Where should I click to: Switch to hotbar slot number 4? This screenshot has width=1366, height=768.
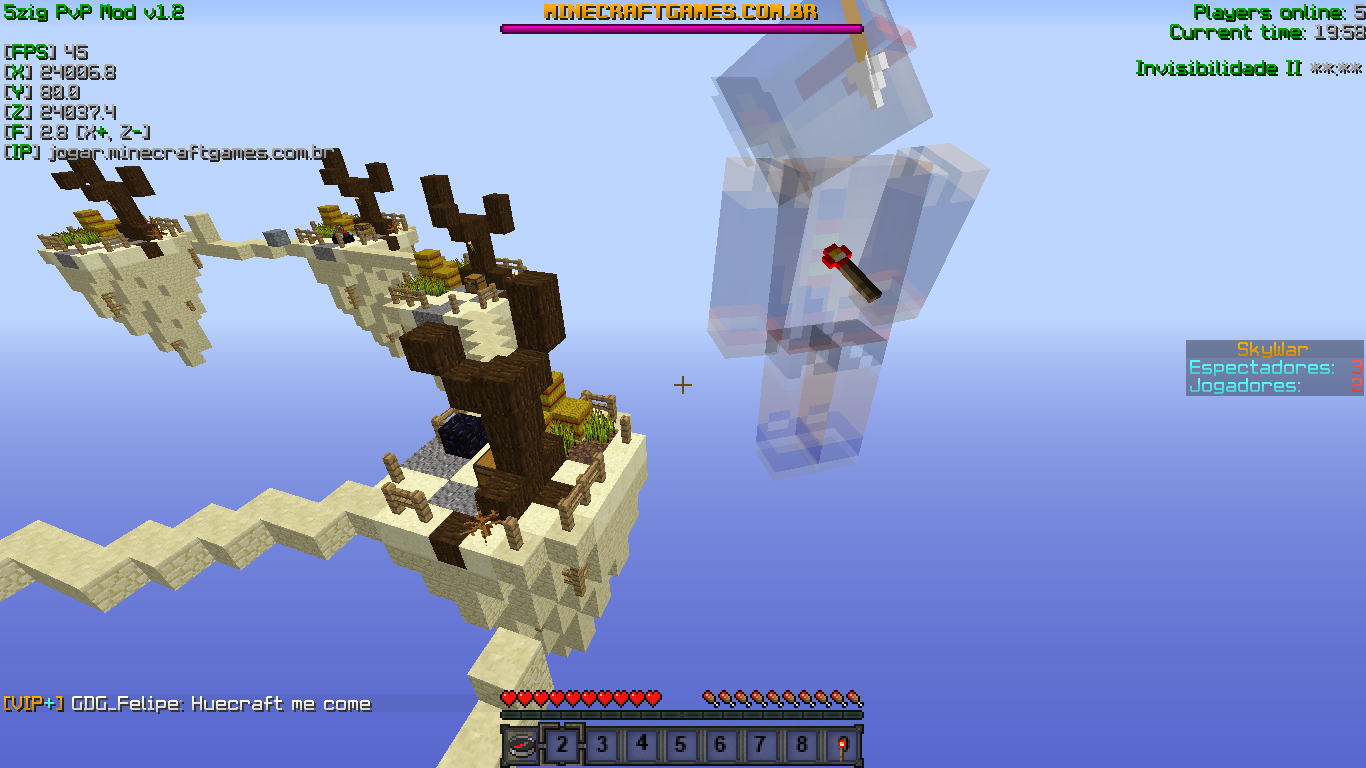click(642, 745)
